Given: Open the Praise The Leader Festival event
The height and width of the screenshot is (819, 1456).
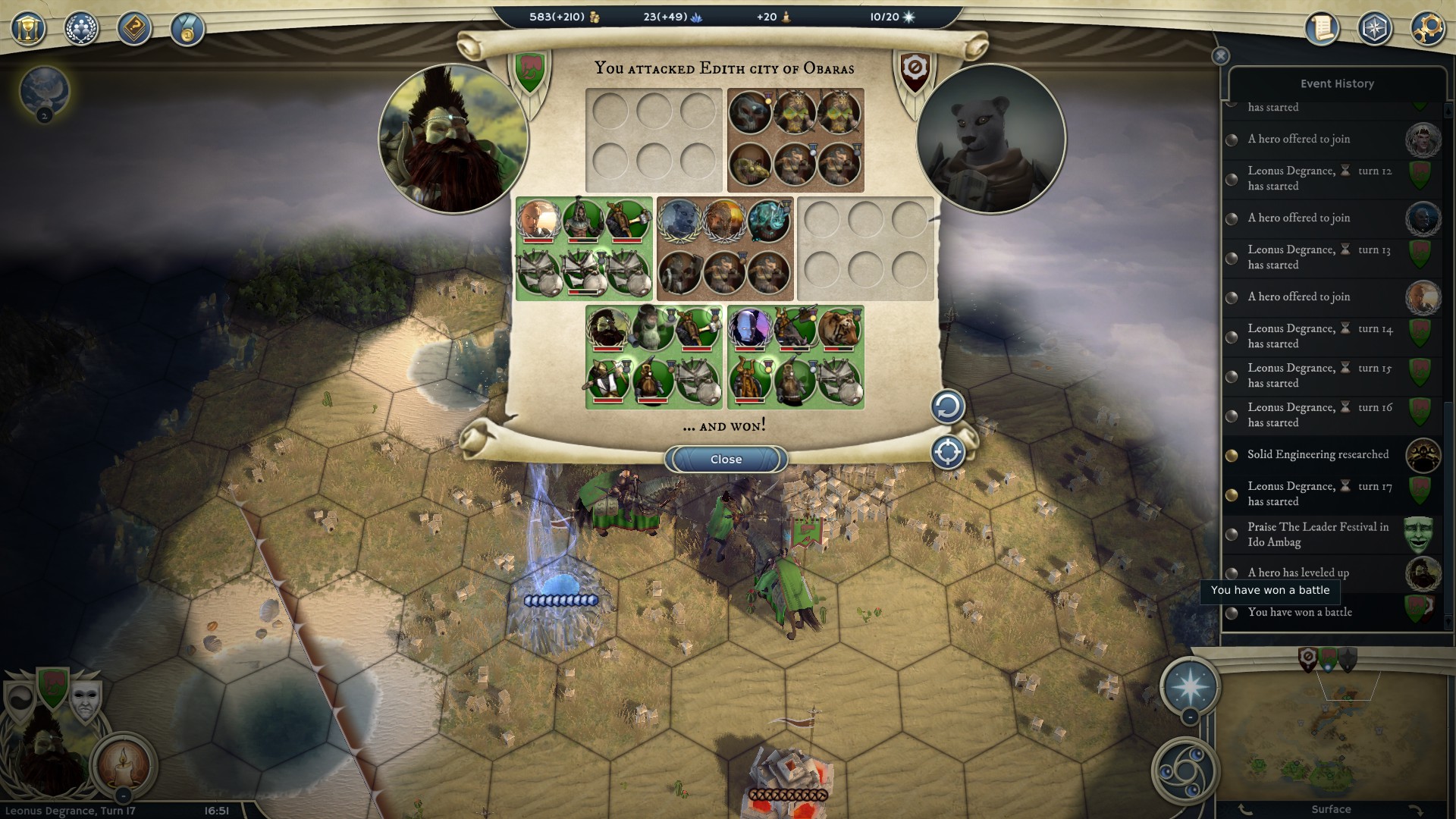Looking at the screenshot, I should point(1318,534).
